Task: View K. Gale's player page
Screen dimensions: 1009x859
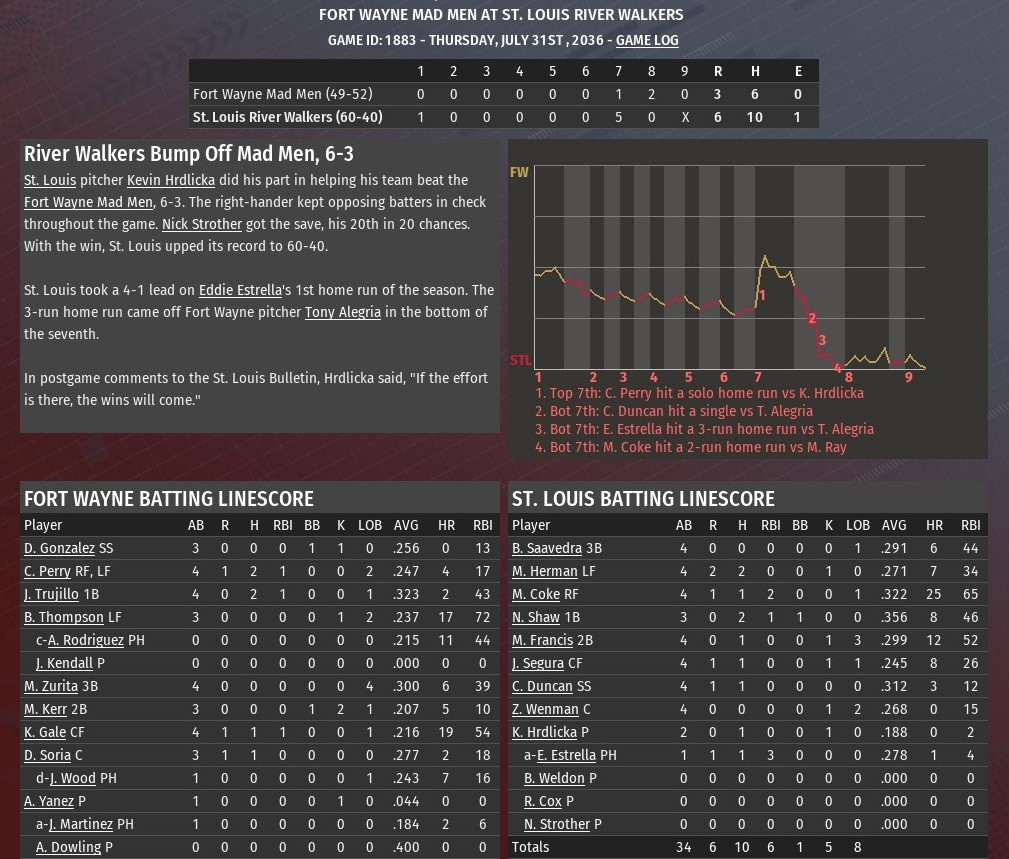Action: point(45,732)
